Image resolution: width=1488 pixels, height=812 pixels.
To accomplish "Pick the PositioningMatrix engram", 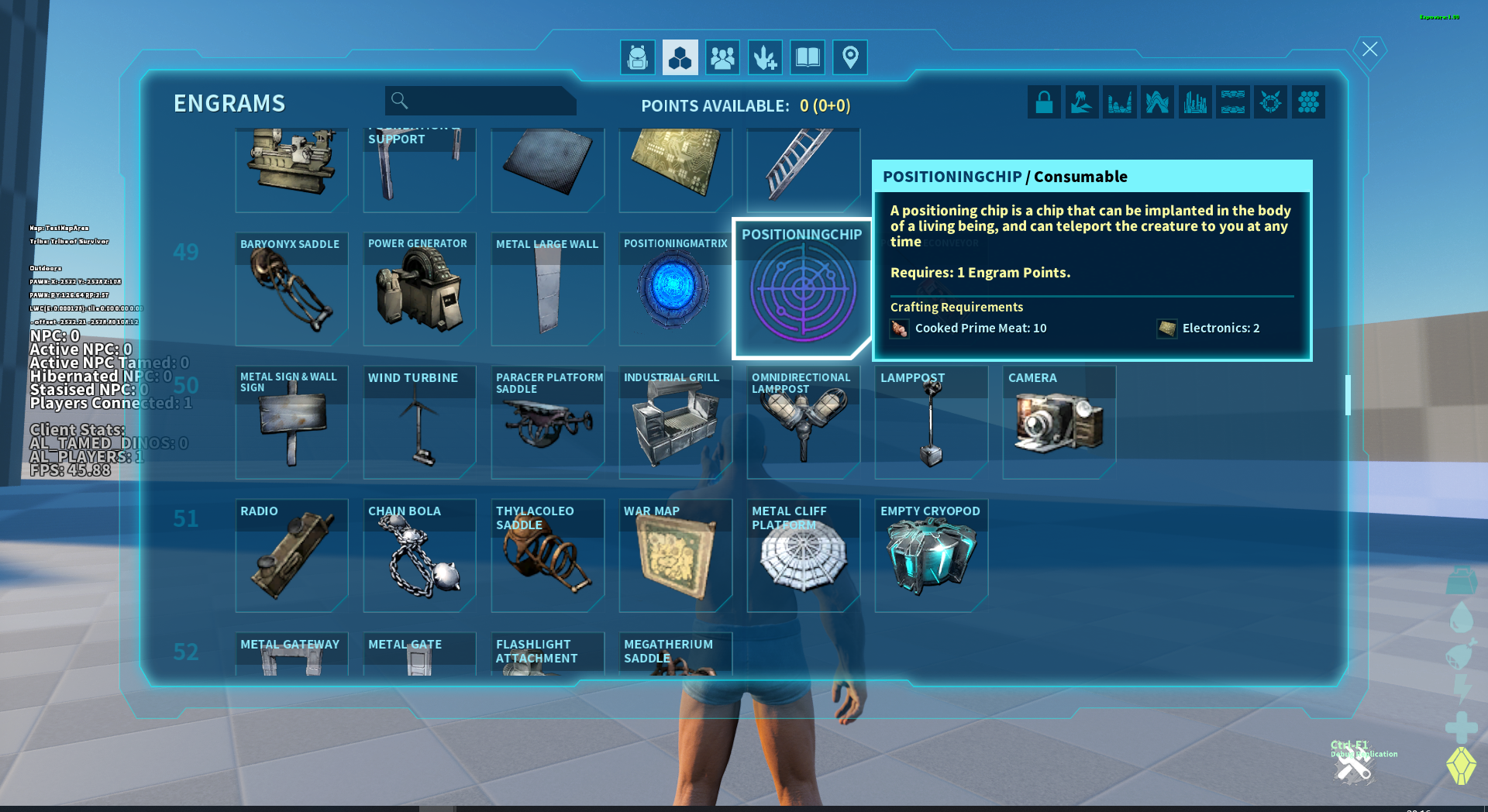I will coord(673,289).
